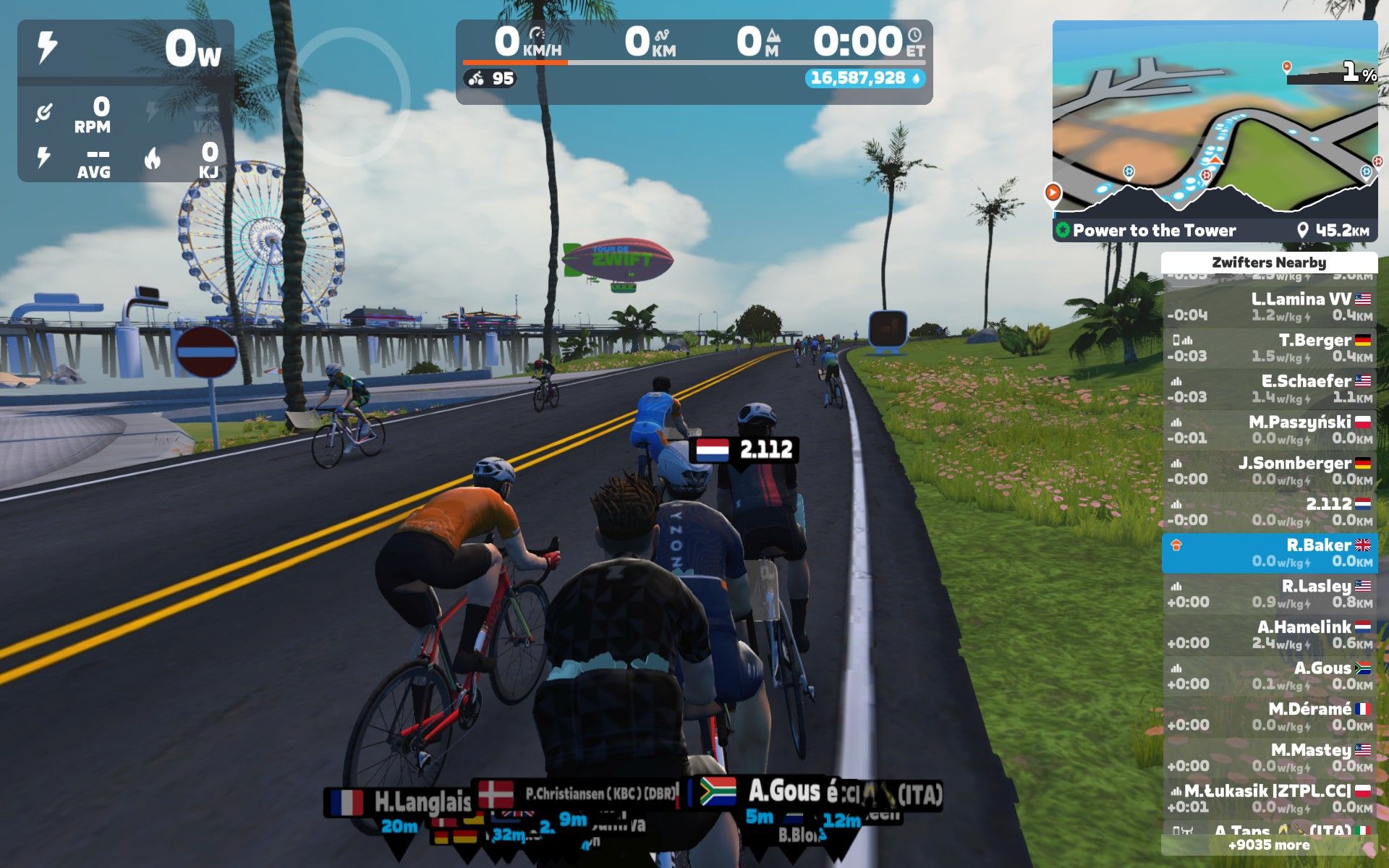Click the highlighted R.Baker row
Viewport: 1389px width, 868px height.
pyautogui.click(x=1269, y=553)
